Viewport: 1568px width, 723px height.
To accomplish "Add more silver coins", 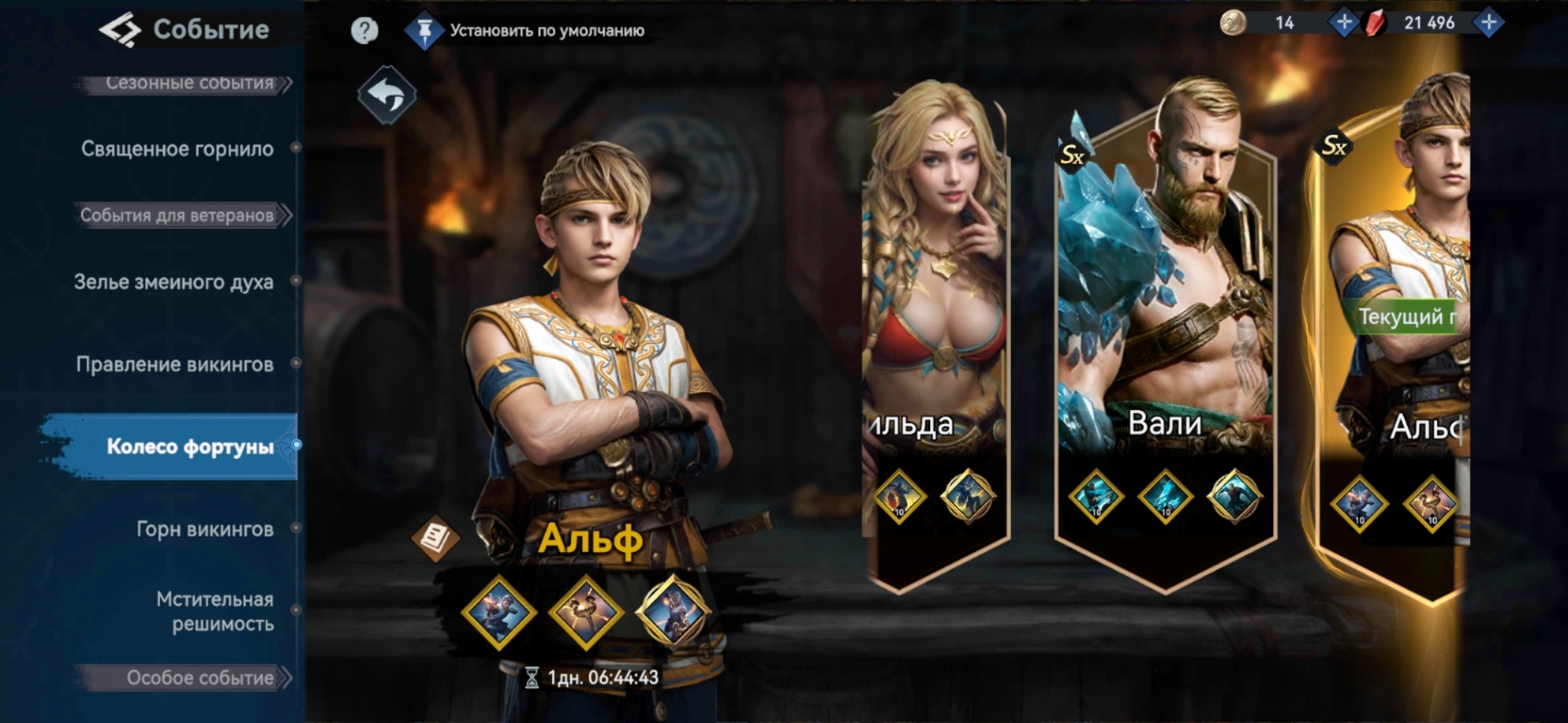I will [x=1343, y=22].
